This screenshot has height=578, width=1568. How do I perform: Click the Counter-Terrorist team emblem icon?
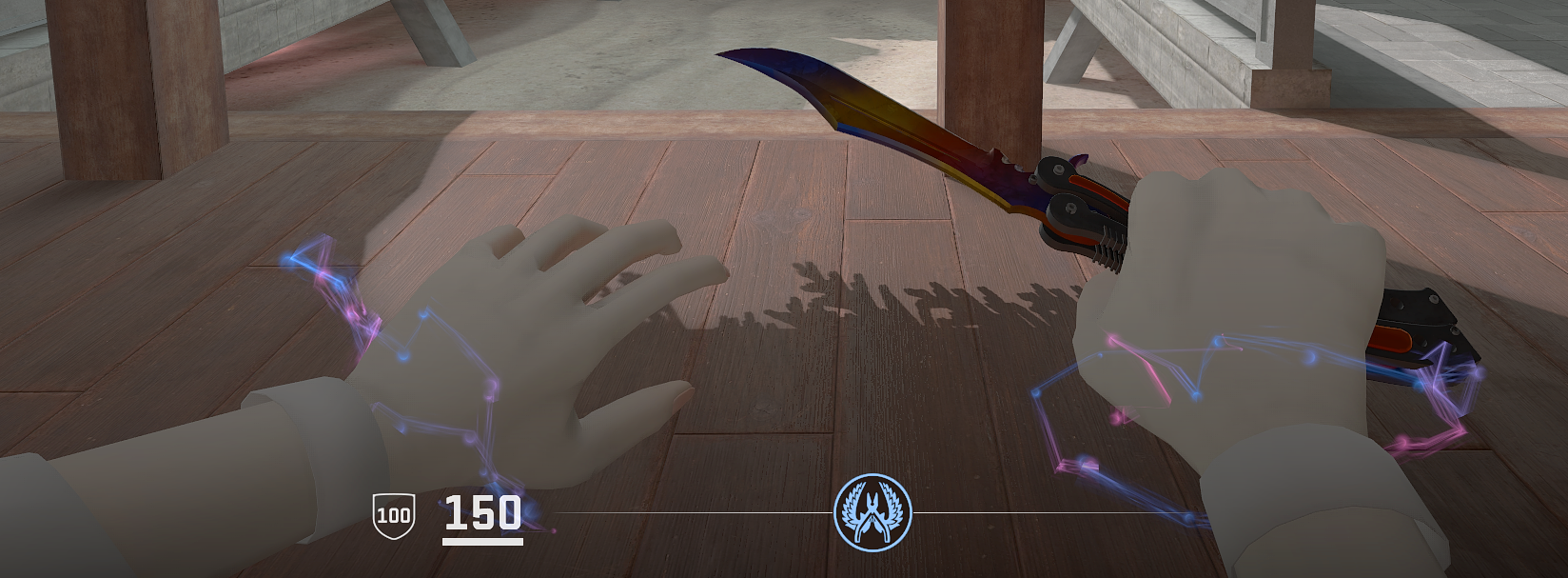coord(872,512)
